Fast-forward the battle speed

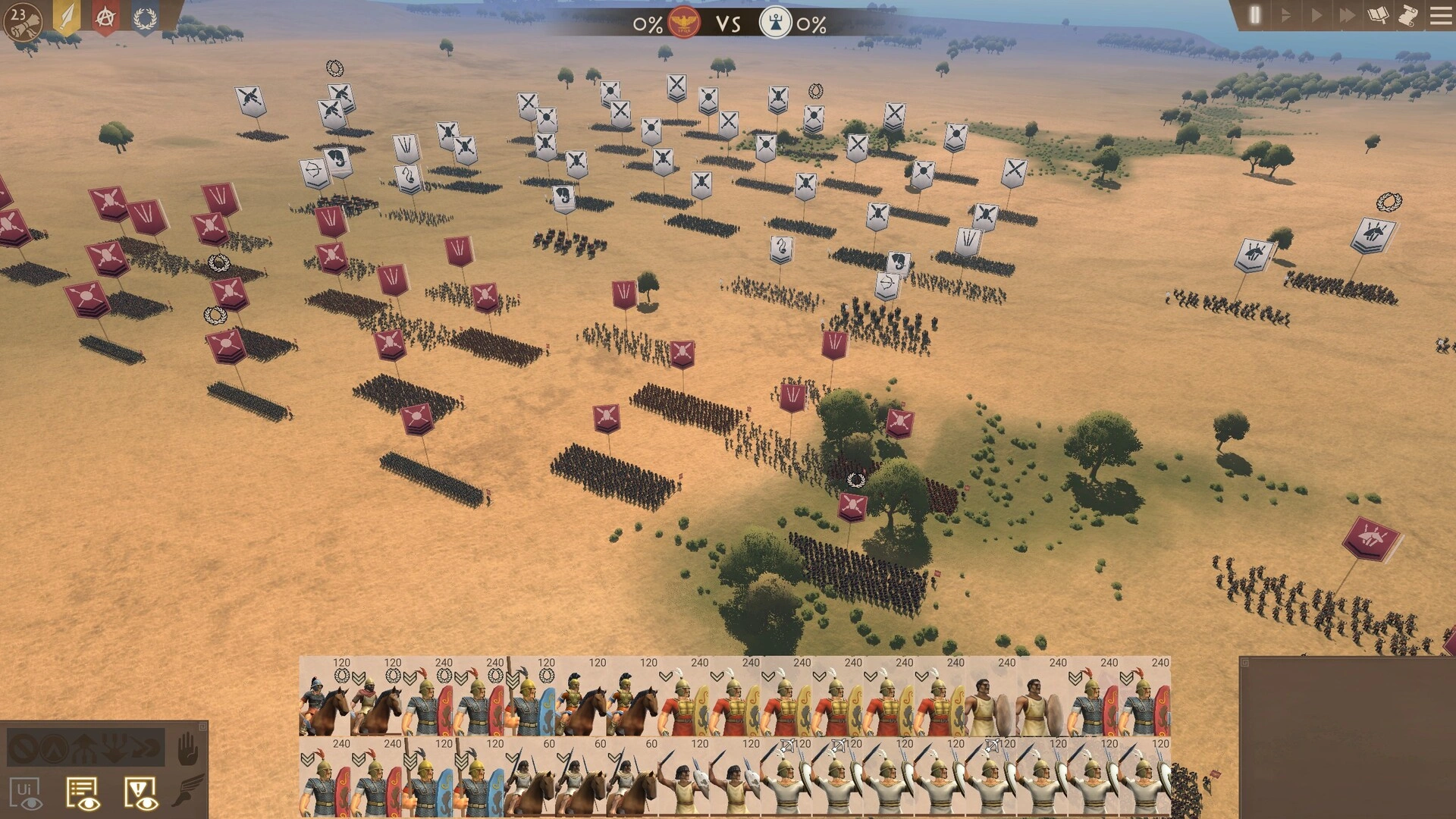tap(1348, 14)
